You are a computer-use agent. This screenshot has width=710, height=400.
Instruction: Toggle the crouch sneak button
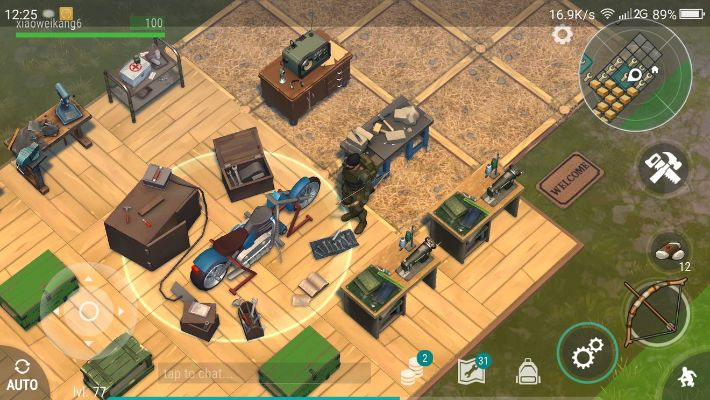click(689, 378)
